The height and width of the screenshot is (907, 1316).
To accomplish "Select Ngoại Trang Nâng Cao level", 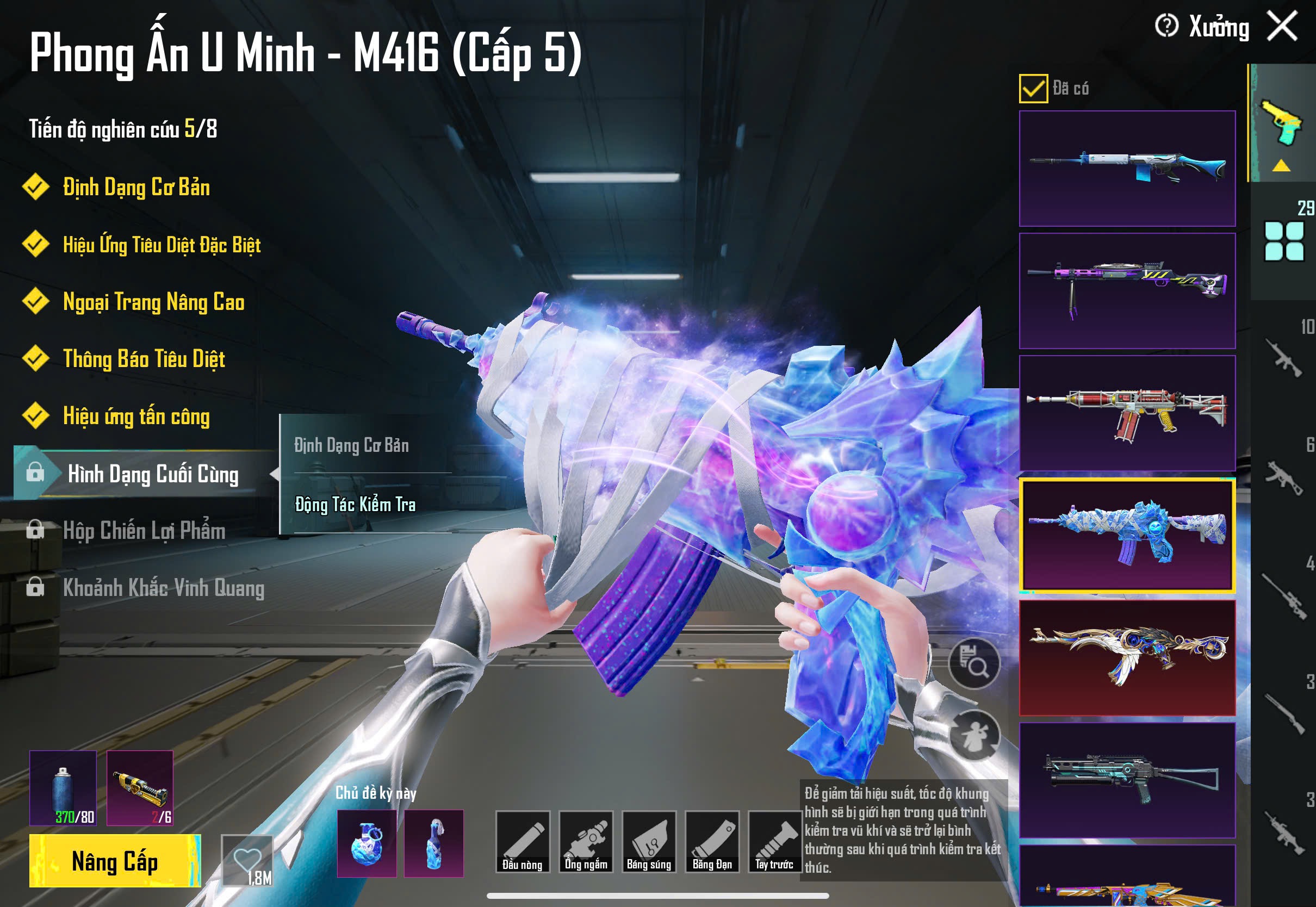I will [153, 302].
